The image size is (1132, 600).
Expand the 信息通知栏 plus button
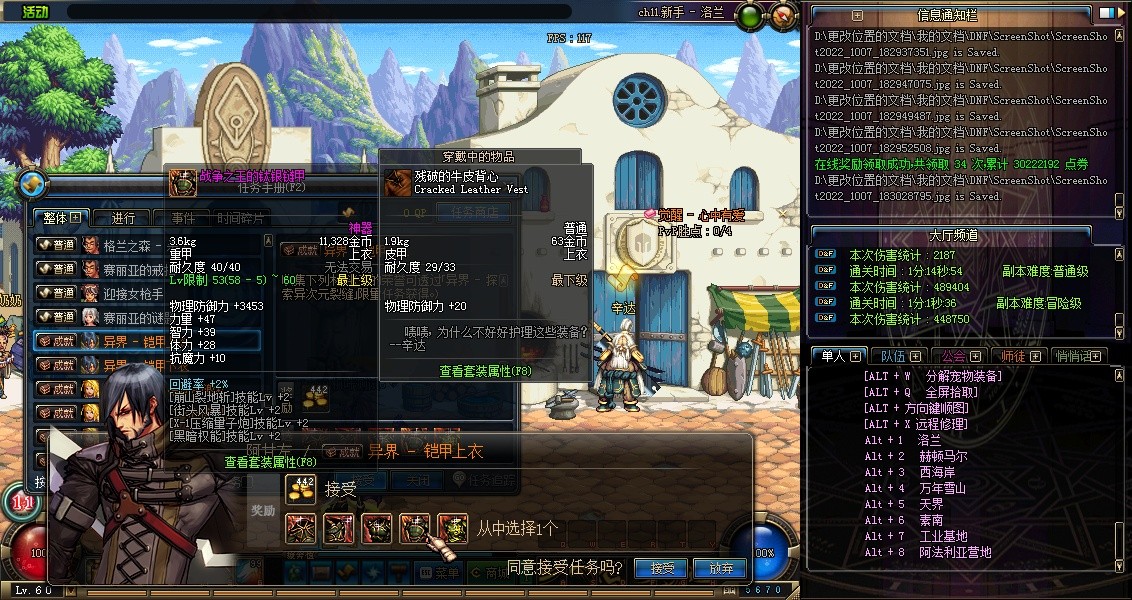[857, 15]
